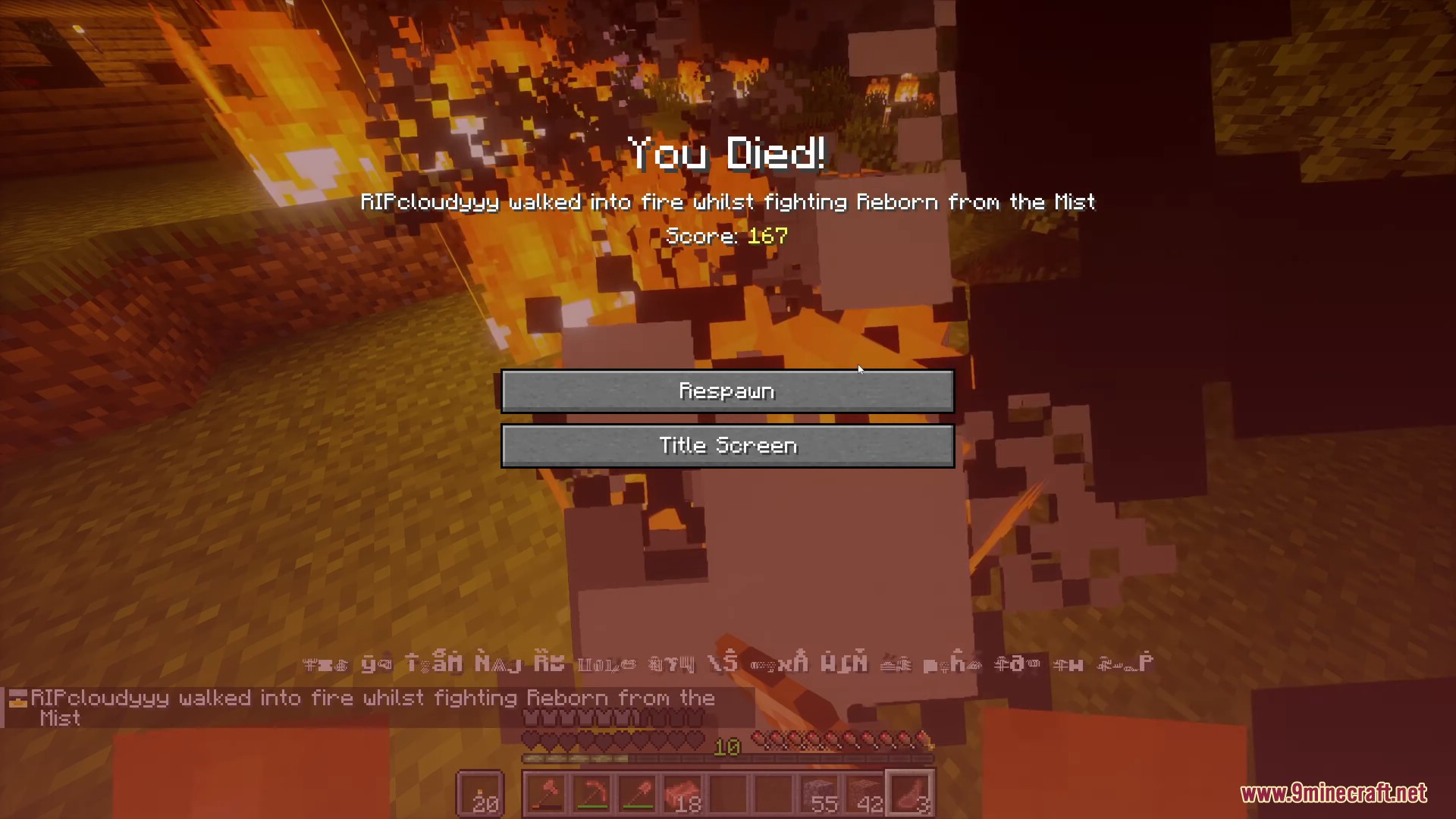
Task: Select the offhand slot holding 20 torches
Action: point(480,795)
